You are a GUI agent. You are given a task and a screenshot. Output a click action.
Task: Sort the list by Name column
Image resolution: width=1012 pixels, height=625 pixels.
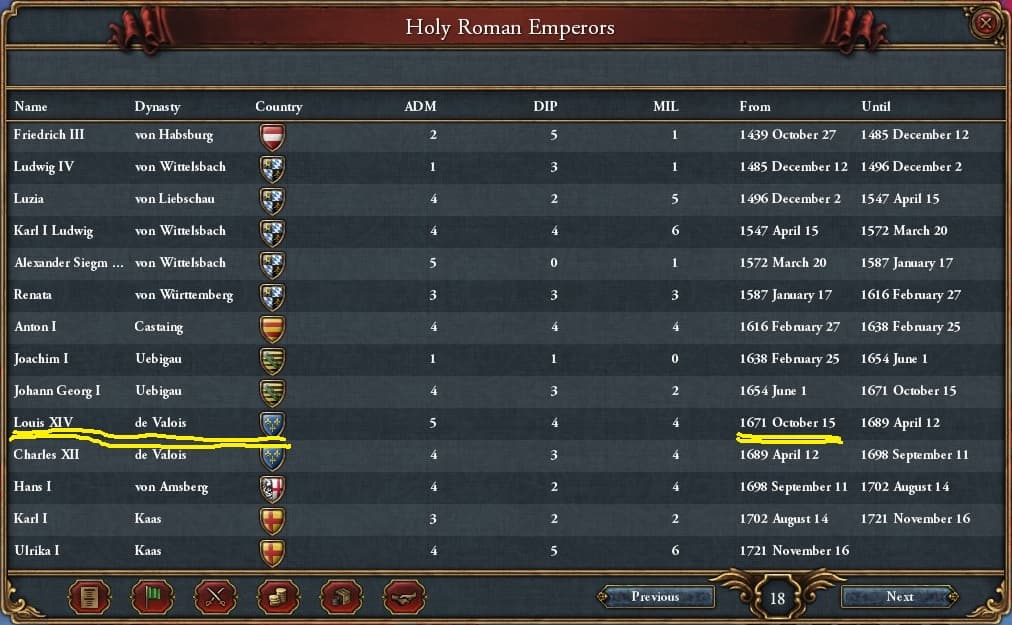31,106
